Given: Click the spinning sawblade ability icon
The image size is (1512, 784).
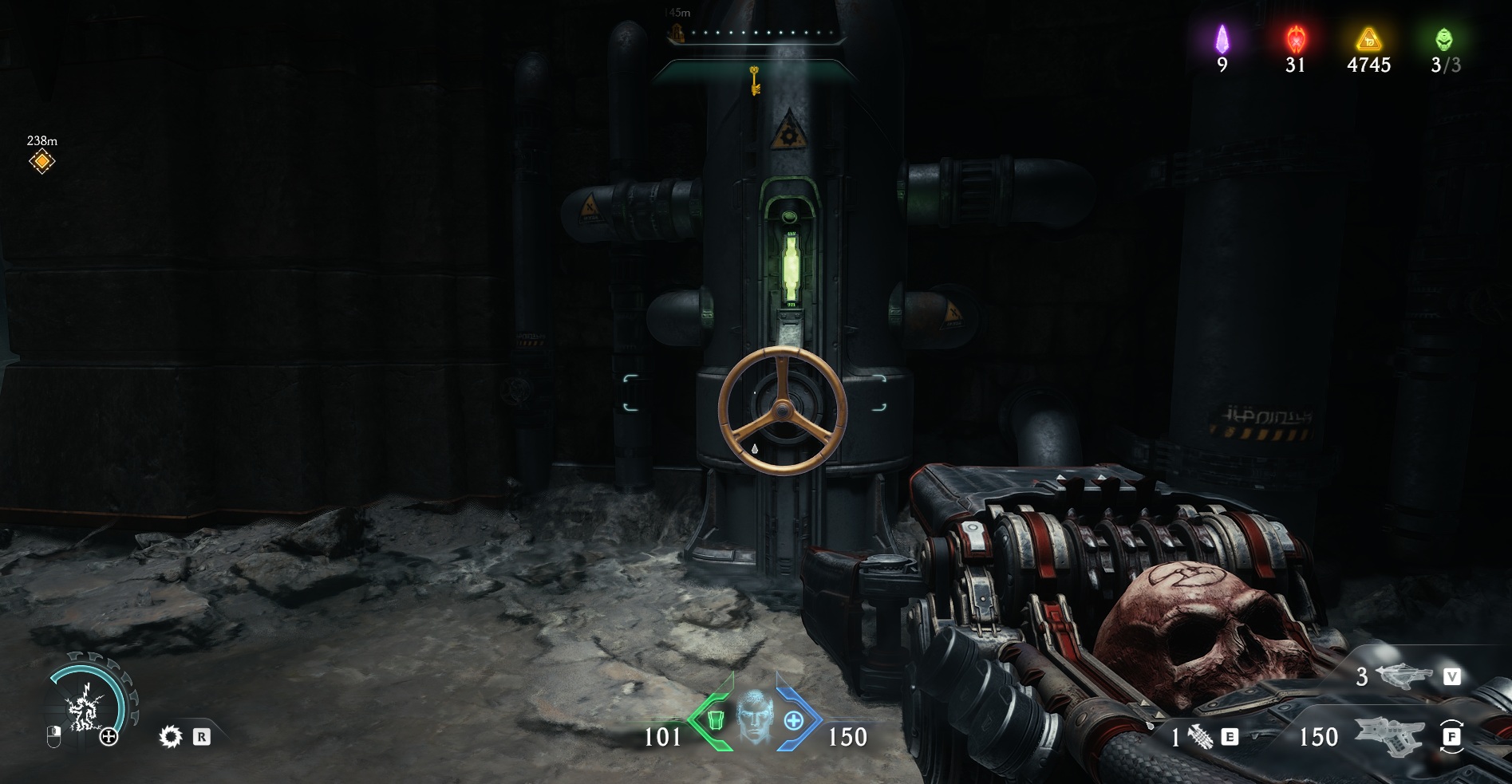Looking at the screenshot, I should click(171, 736).
